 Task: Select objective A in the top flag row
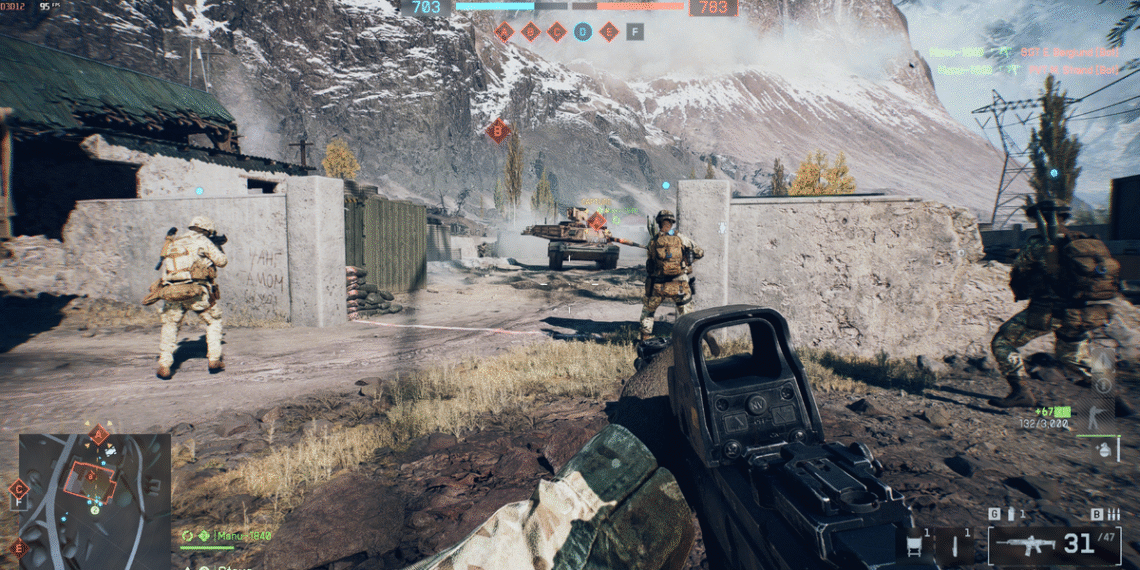click(505, 32)
